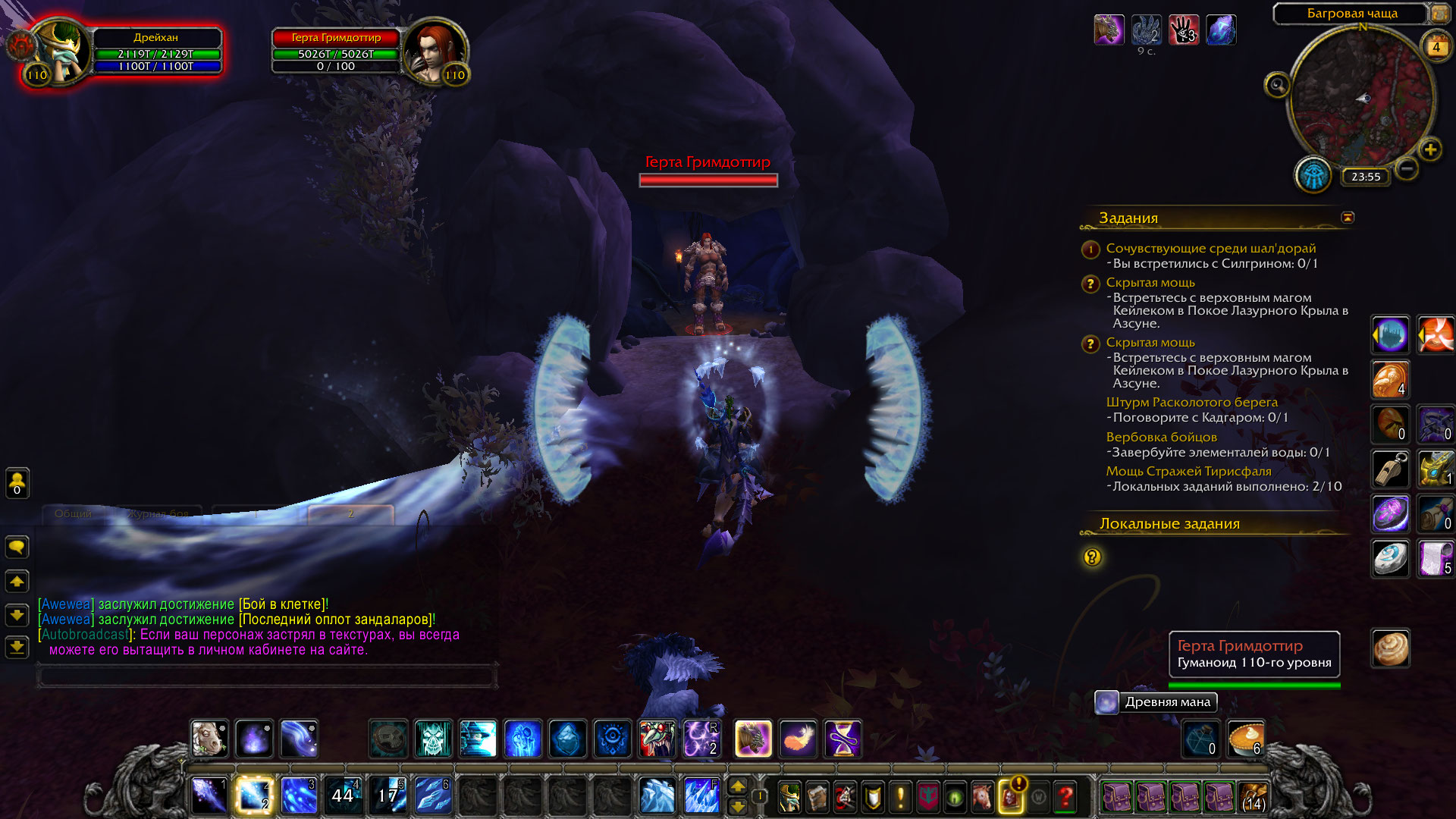The height and width of the screenshot is (819, 1456).
Task: Select the quest Сочувствующие среди шал'дорай
Action: [x=1210, y=248]
